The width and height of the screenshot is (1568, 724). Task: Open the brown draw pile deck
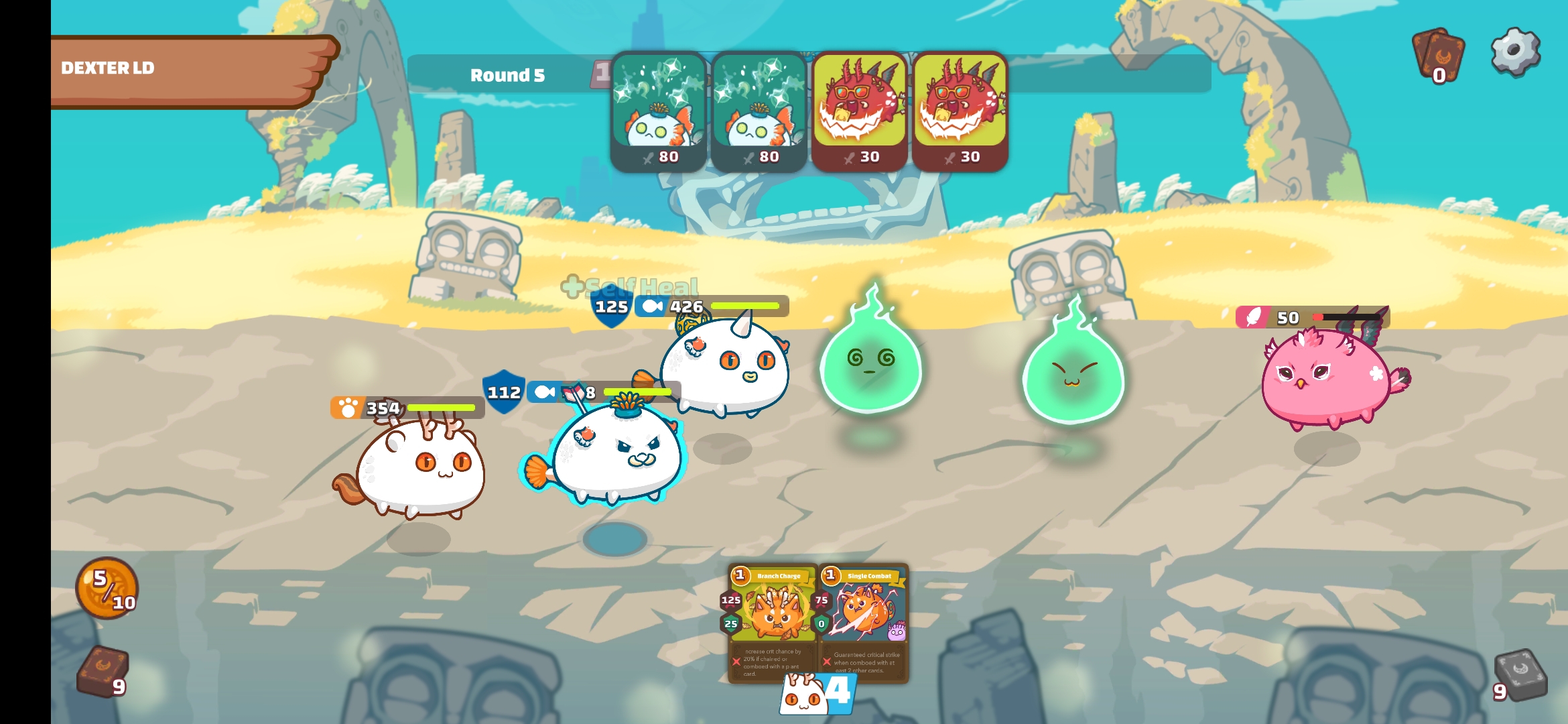pyautogui.click(x=103, y=671)
